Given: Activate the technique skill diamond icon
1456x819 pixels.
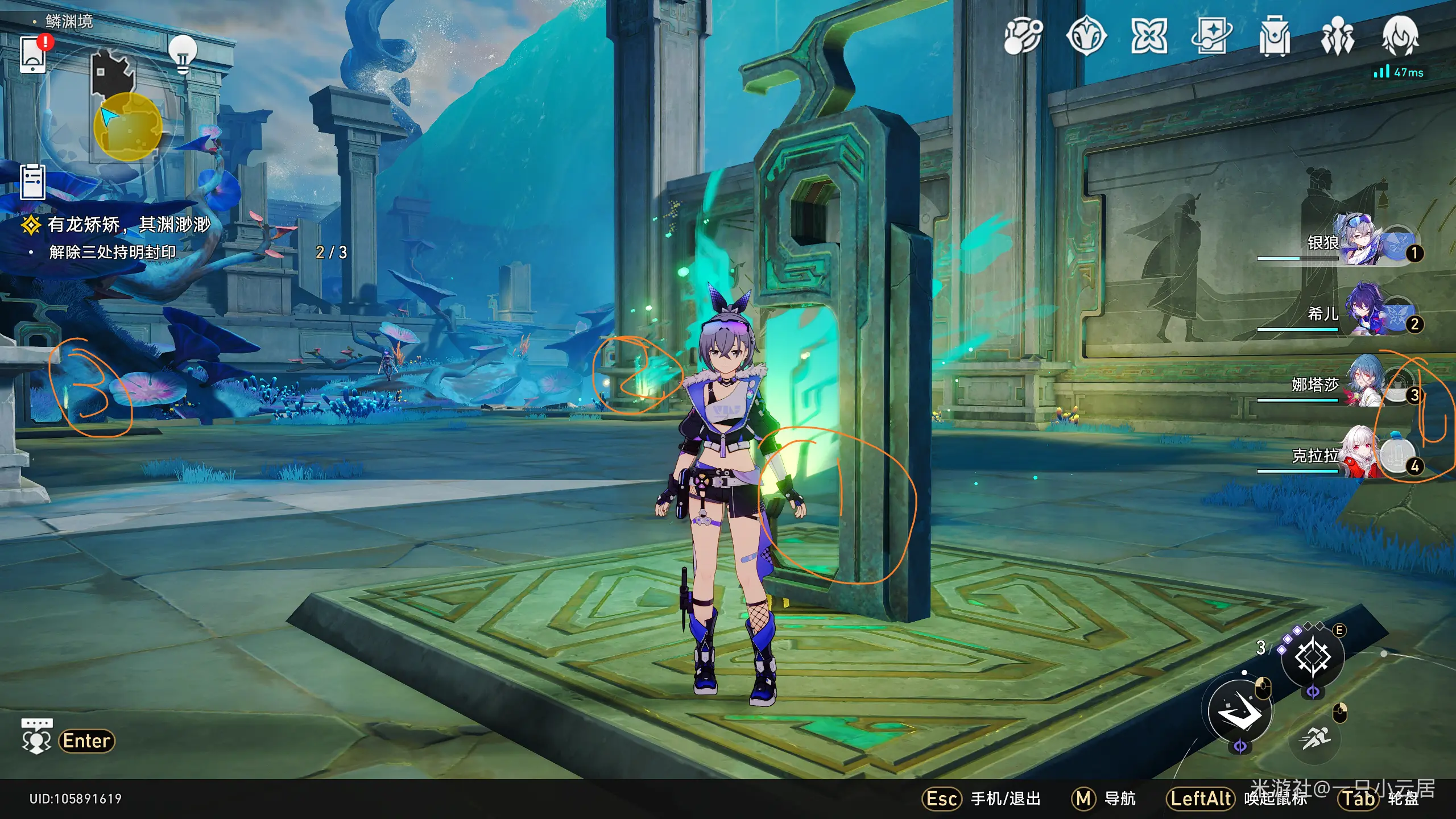Looking at the screenshot, I should pyautogui.click(x=1312, y=658).
